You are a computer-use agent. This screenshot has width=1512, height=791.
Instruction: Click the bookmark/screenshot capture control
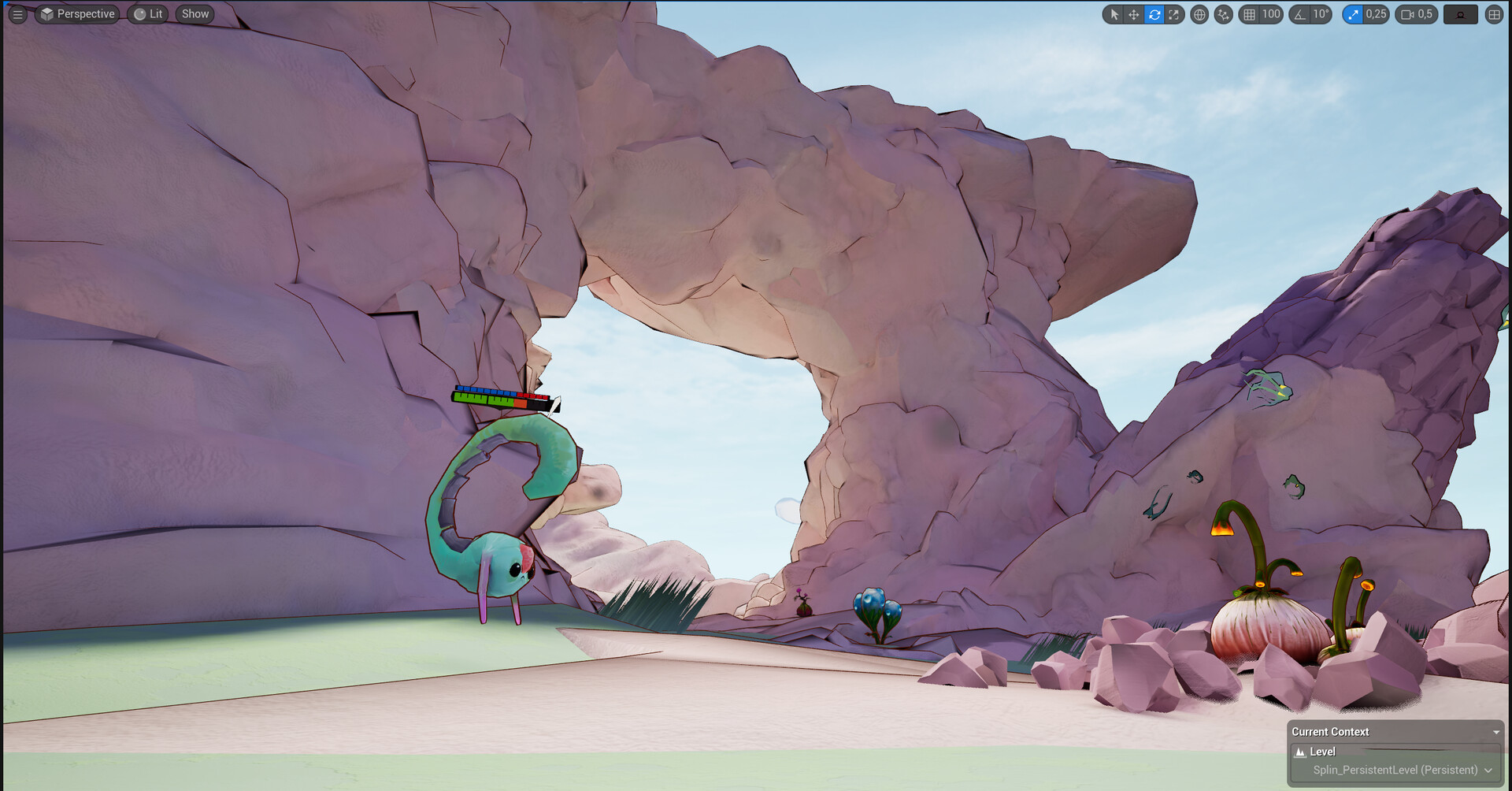[x=1460, y=14]
